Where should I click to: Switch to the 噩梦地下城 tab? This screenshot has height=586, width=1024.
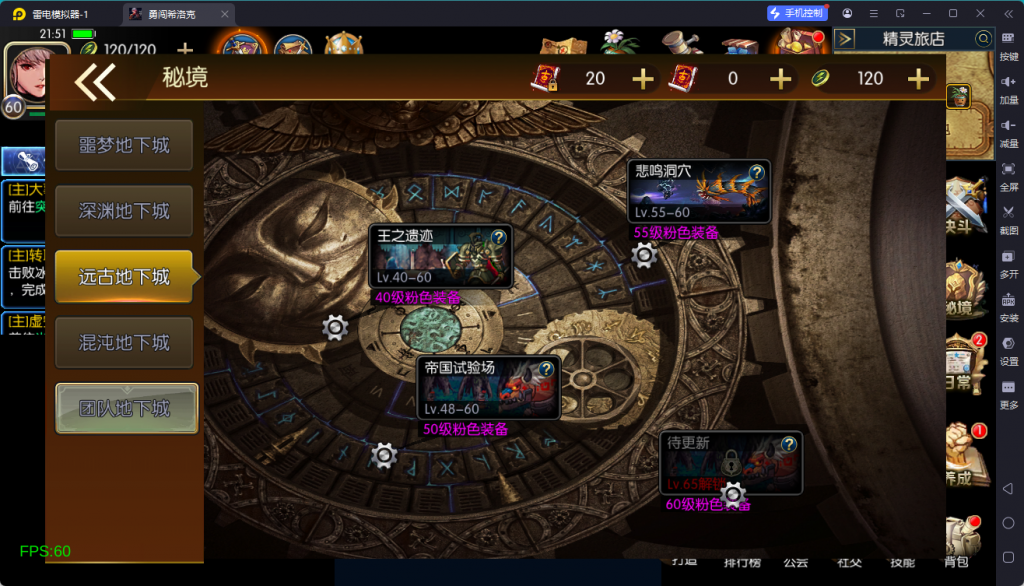tap(124, 145)
